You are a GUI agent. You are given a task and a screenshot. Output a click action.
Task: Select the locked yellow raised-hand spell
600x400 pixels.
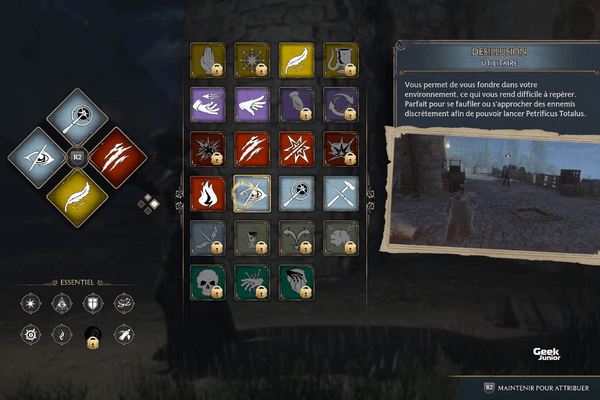207,59
